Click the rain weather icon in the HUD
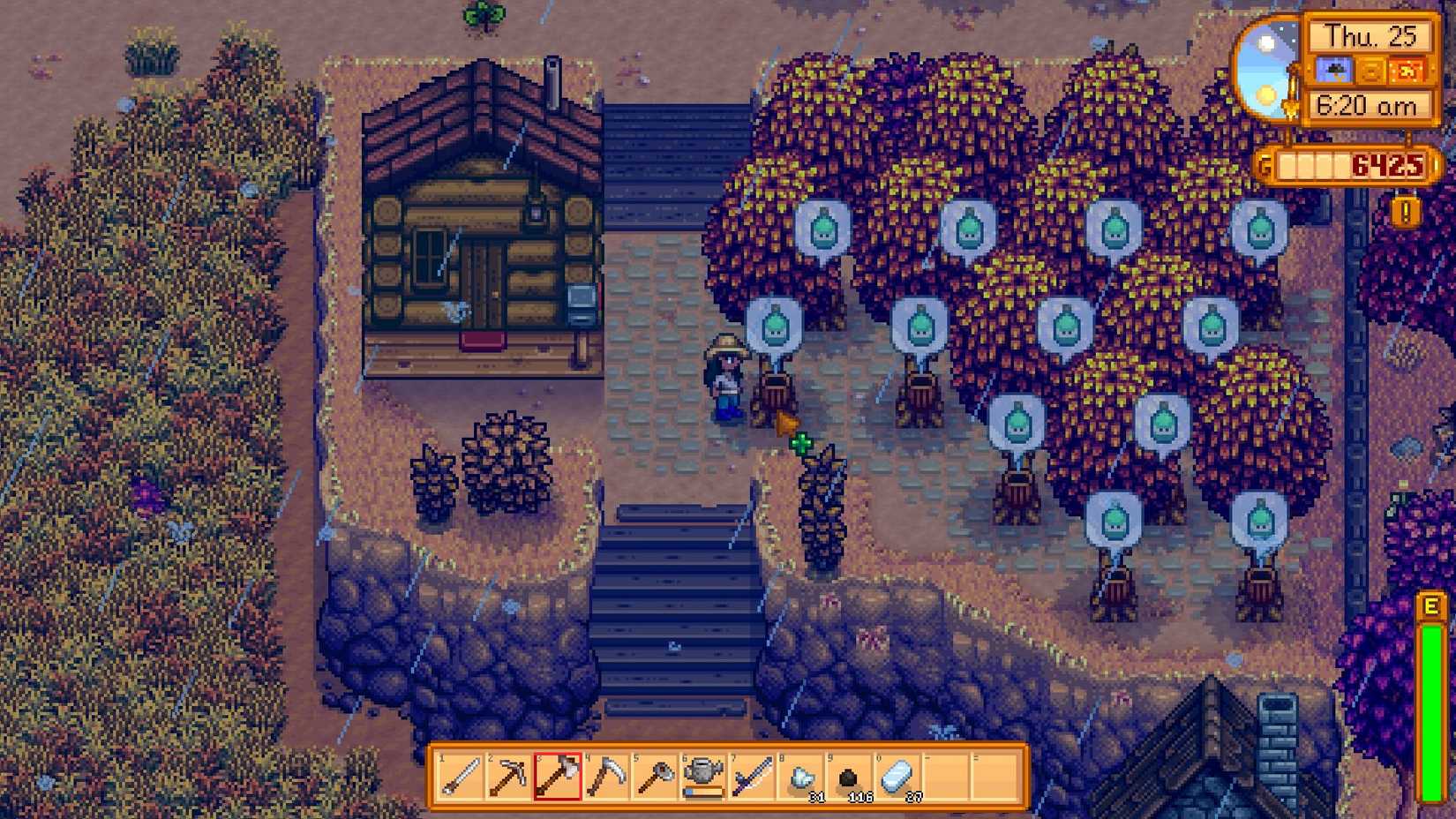The height and width of the screenshot is (819, 1456). [1335, 70]
